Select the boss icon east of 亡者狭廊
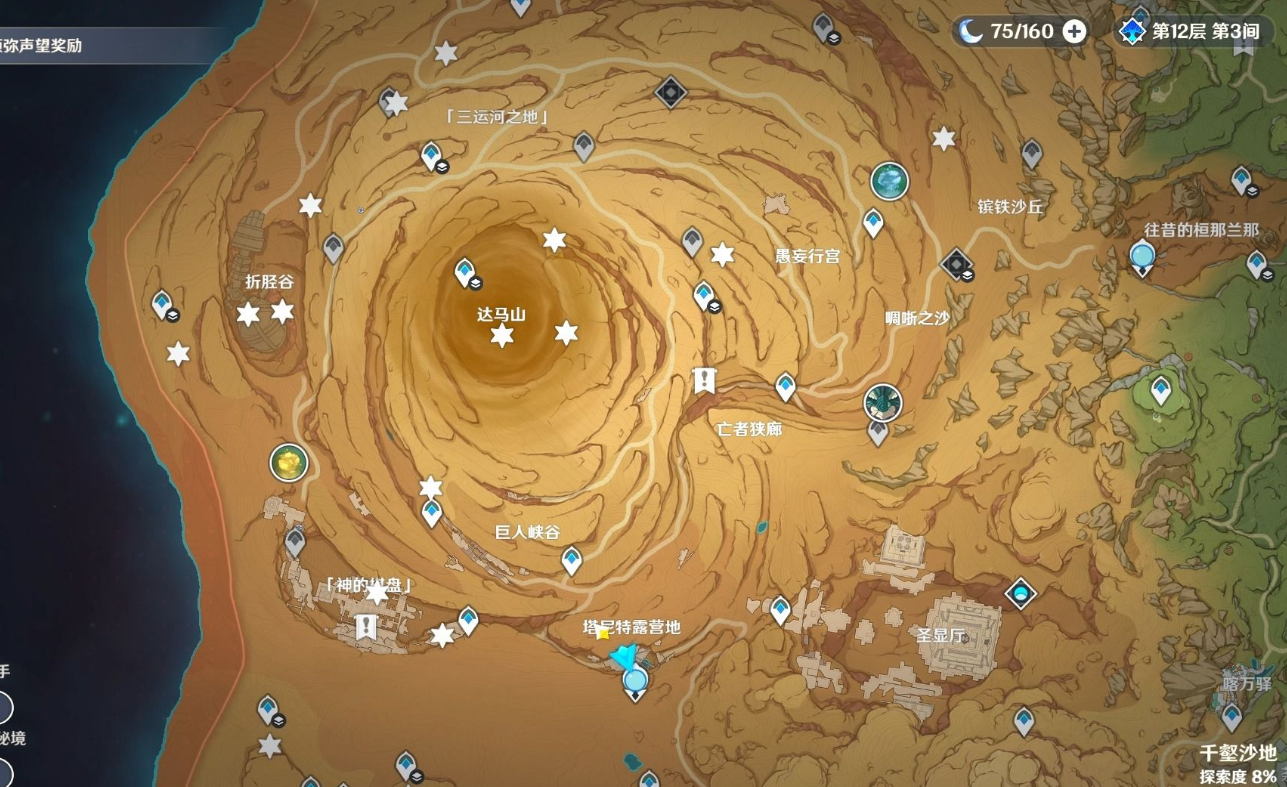1287x787 pixels. (882, 402)
